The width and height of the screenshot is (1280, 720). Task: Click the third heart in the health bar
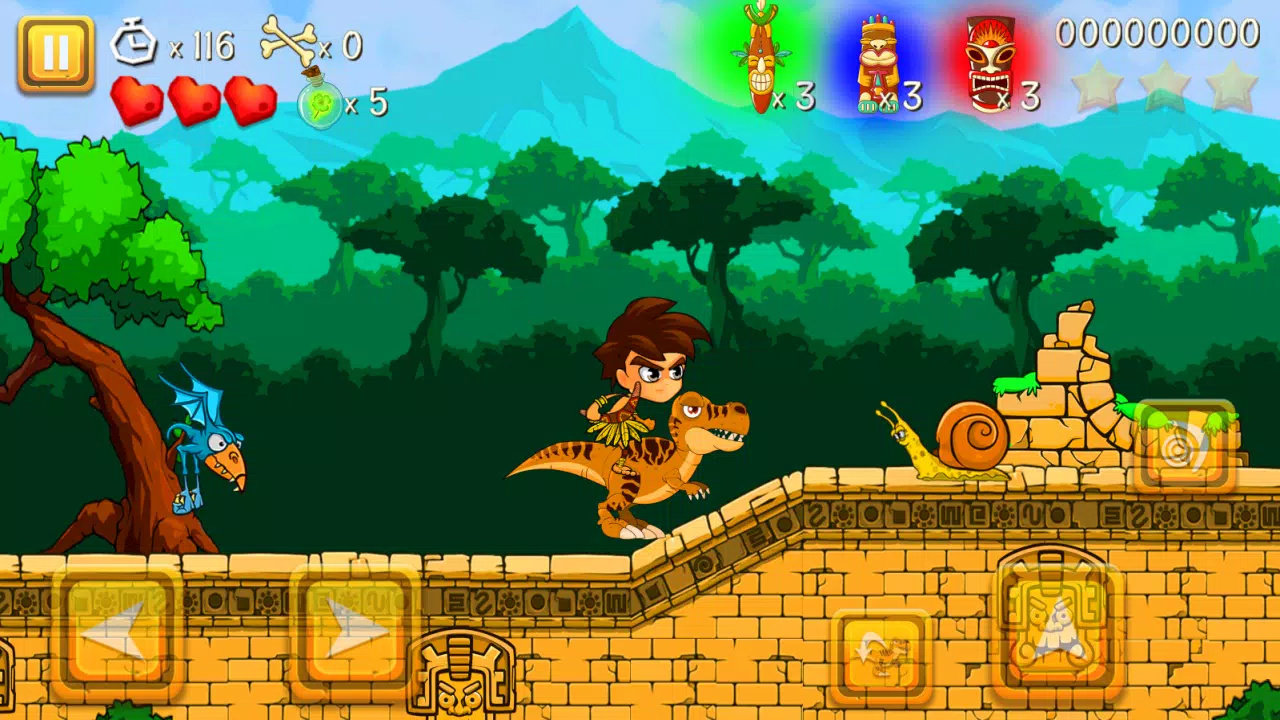pyautogui.click(x=250, y=100)
